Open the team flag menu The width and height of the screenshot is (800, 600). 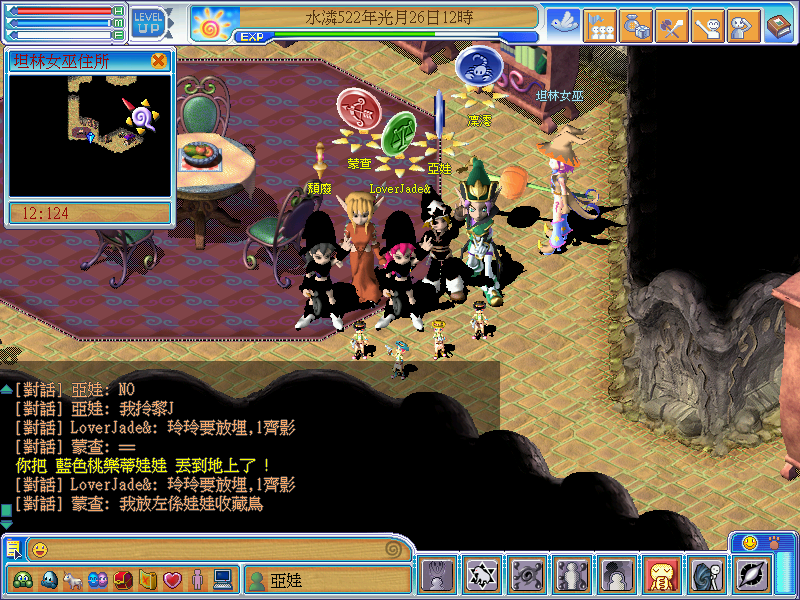pos(600,26)
